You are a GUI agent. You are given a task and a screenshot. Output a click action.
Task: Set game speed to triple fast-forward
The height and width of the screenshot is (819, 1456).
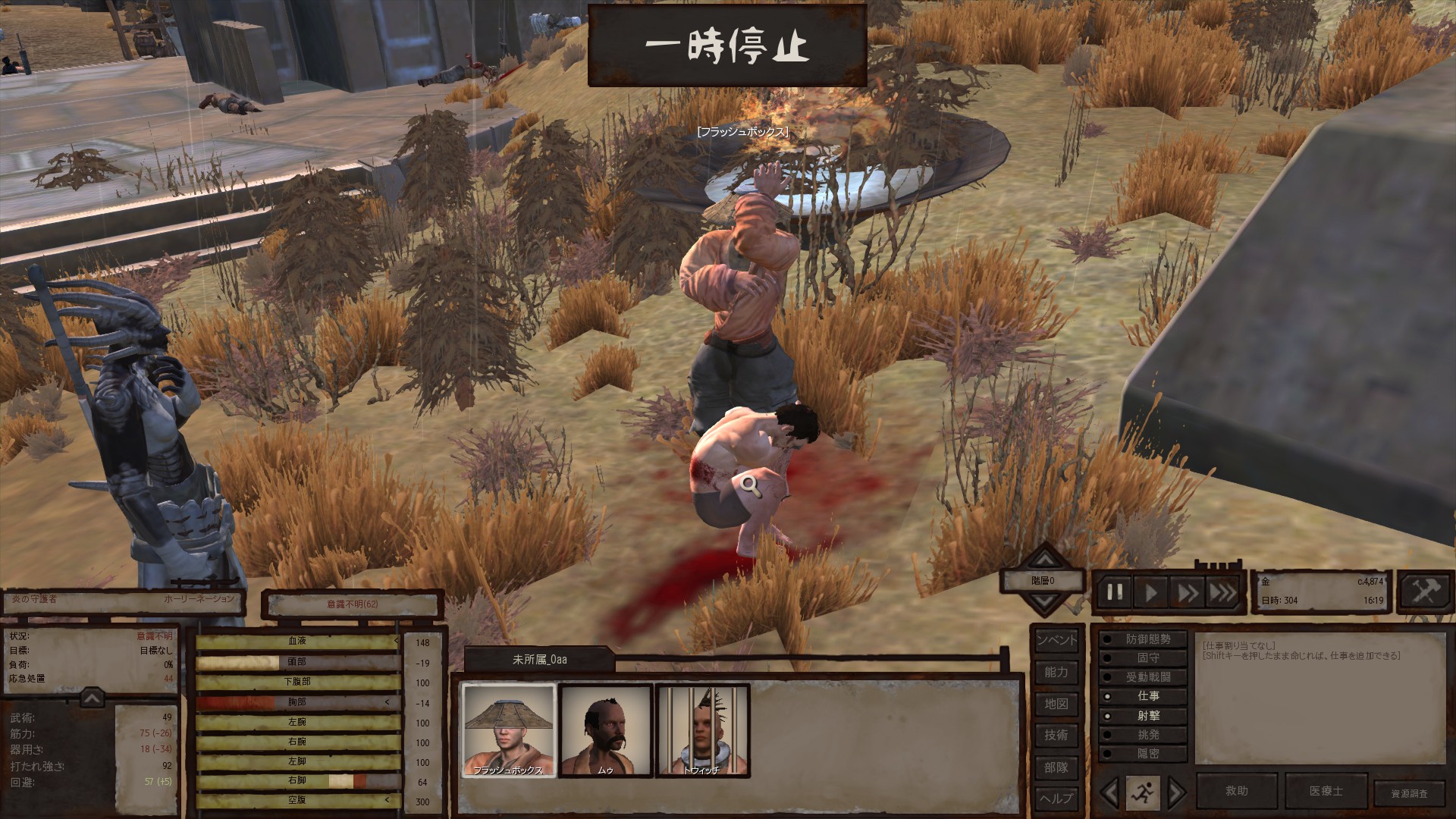(x=1222, y=592)
